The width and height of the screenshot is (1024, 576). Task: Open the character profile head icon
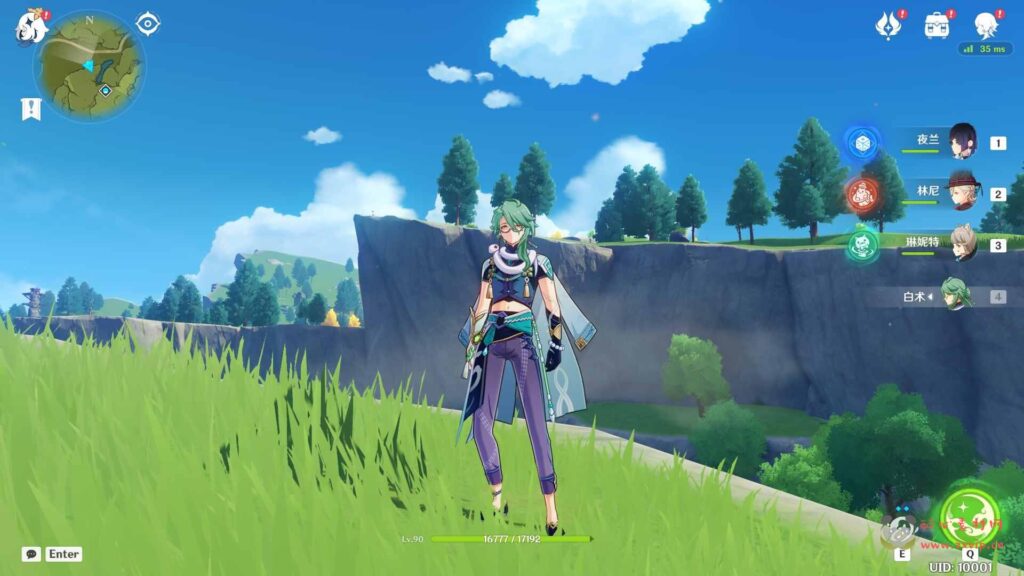coord(986,25)
